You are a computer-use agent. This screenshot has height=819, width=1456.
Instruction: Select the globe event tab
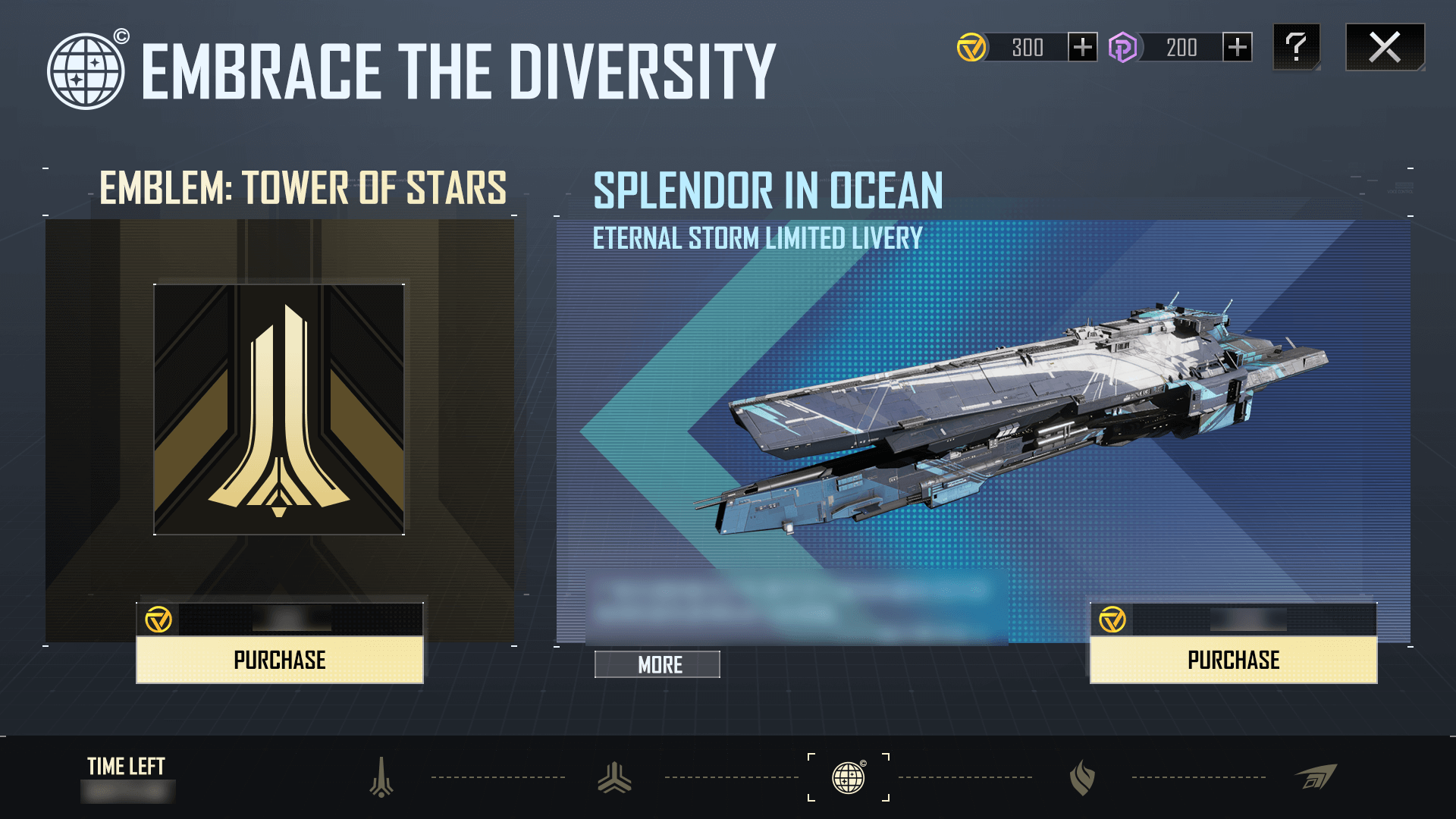[848, 777]
